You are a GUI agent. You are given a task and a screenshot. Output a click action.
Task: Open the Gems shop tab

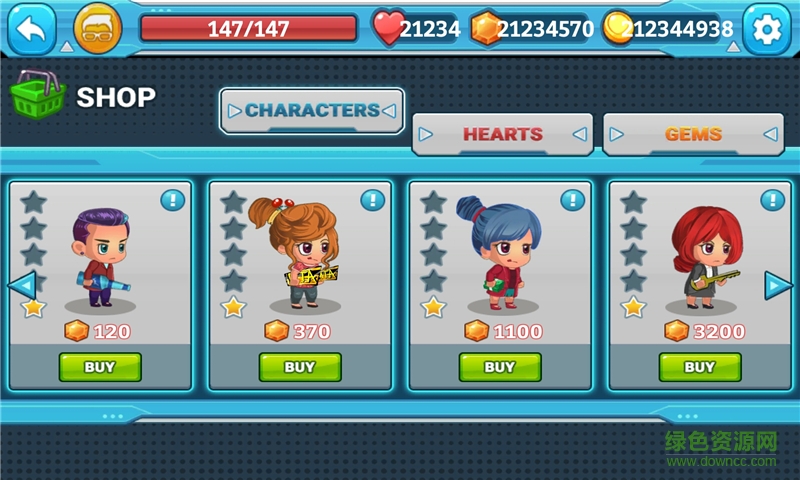click(692, 134)
